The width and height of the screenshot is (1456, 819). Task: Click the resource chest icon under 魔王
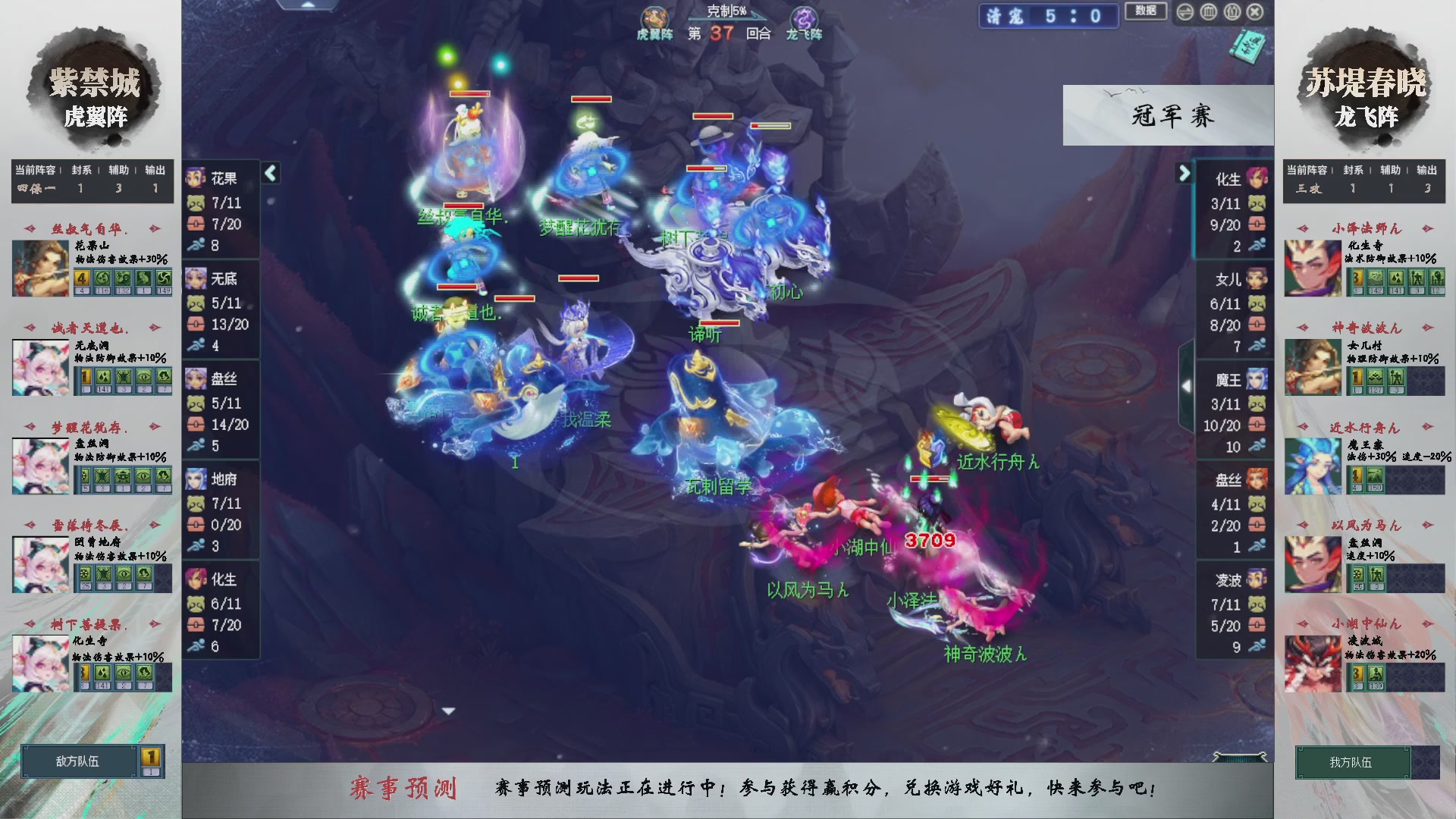click(x=1257, y=425)
